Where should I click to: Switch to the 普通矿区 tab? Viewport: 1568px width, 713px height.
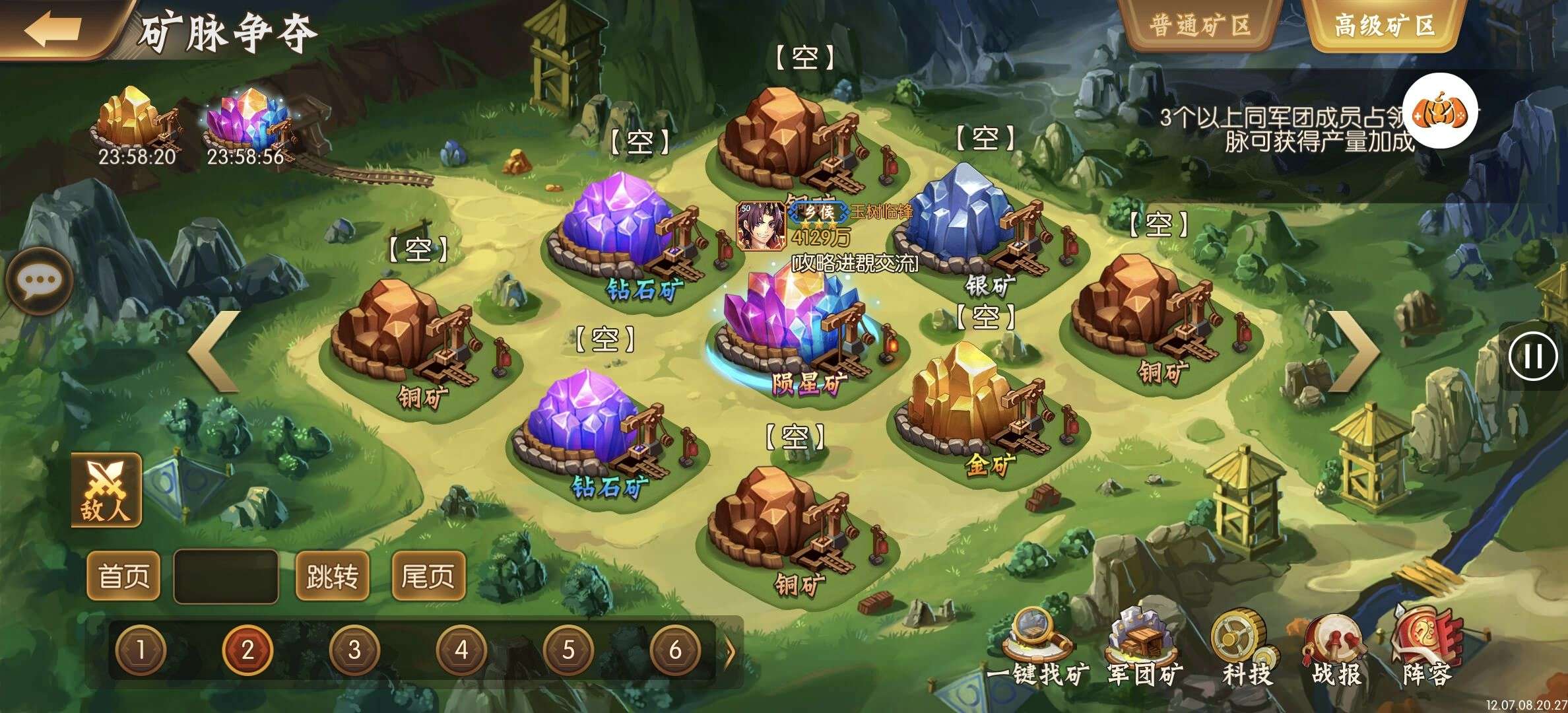point(1200,26)
